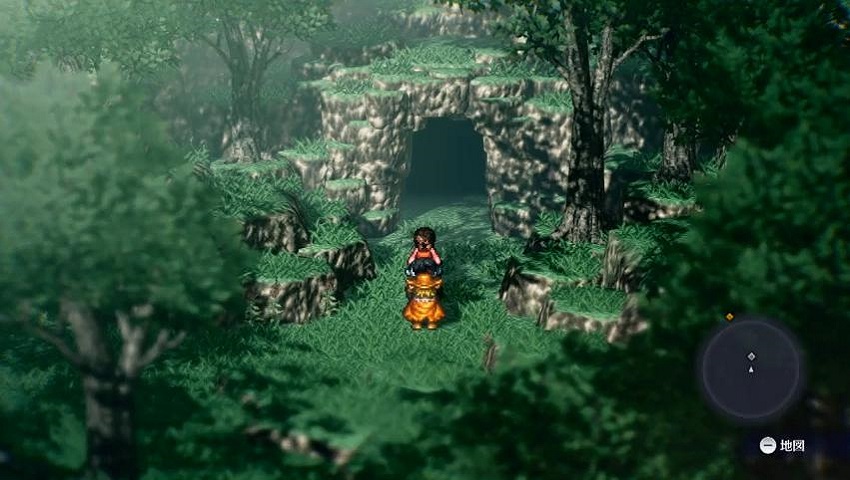The height and width of the screenshot is (480, 850).
Task: Open the circular minimap
Action: click(751, 368)
